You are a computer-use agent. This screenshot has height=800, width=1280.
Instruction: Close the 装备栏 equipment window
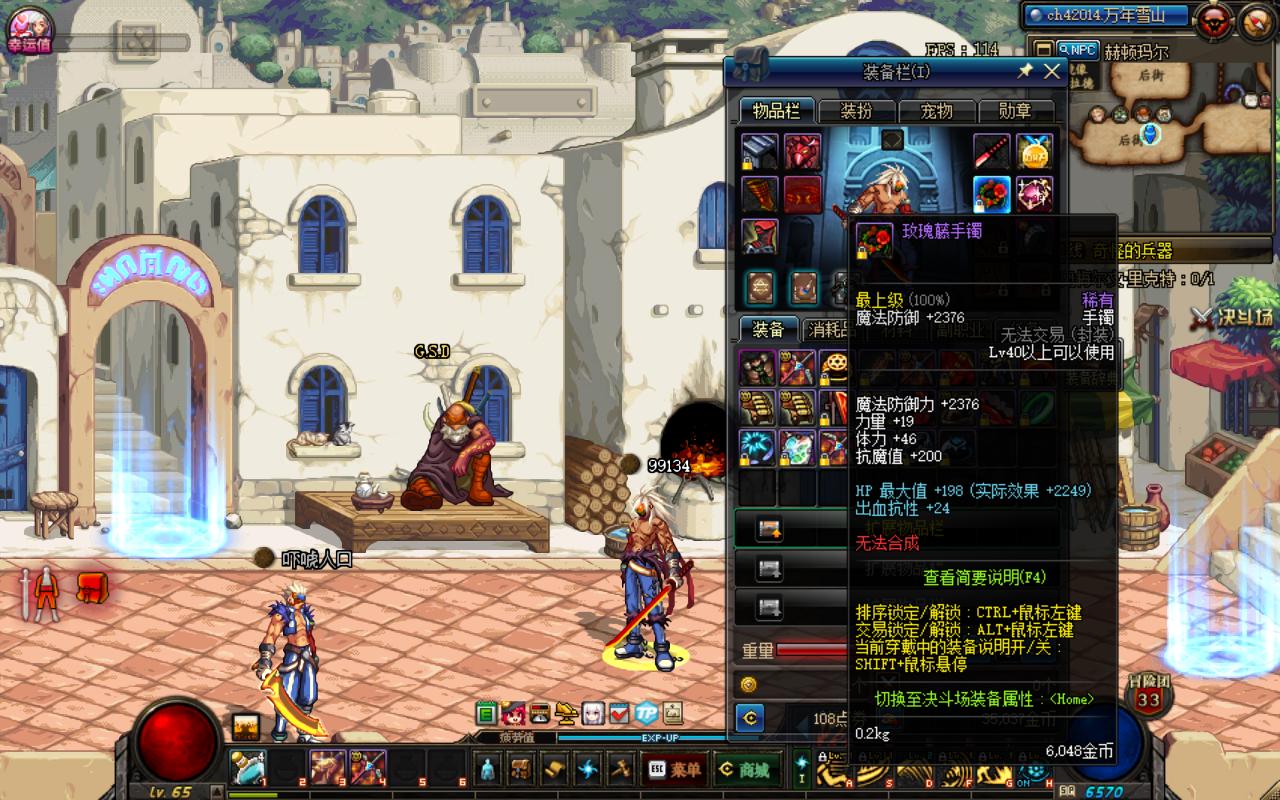pyautogui.click(x=1052, y=71)
